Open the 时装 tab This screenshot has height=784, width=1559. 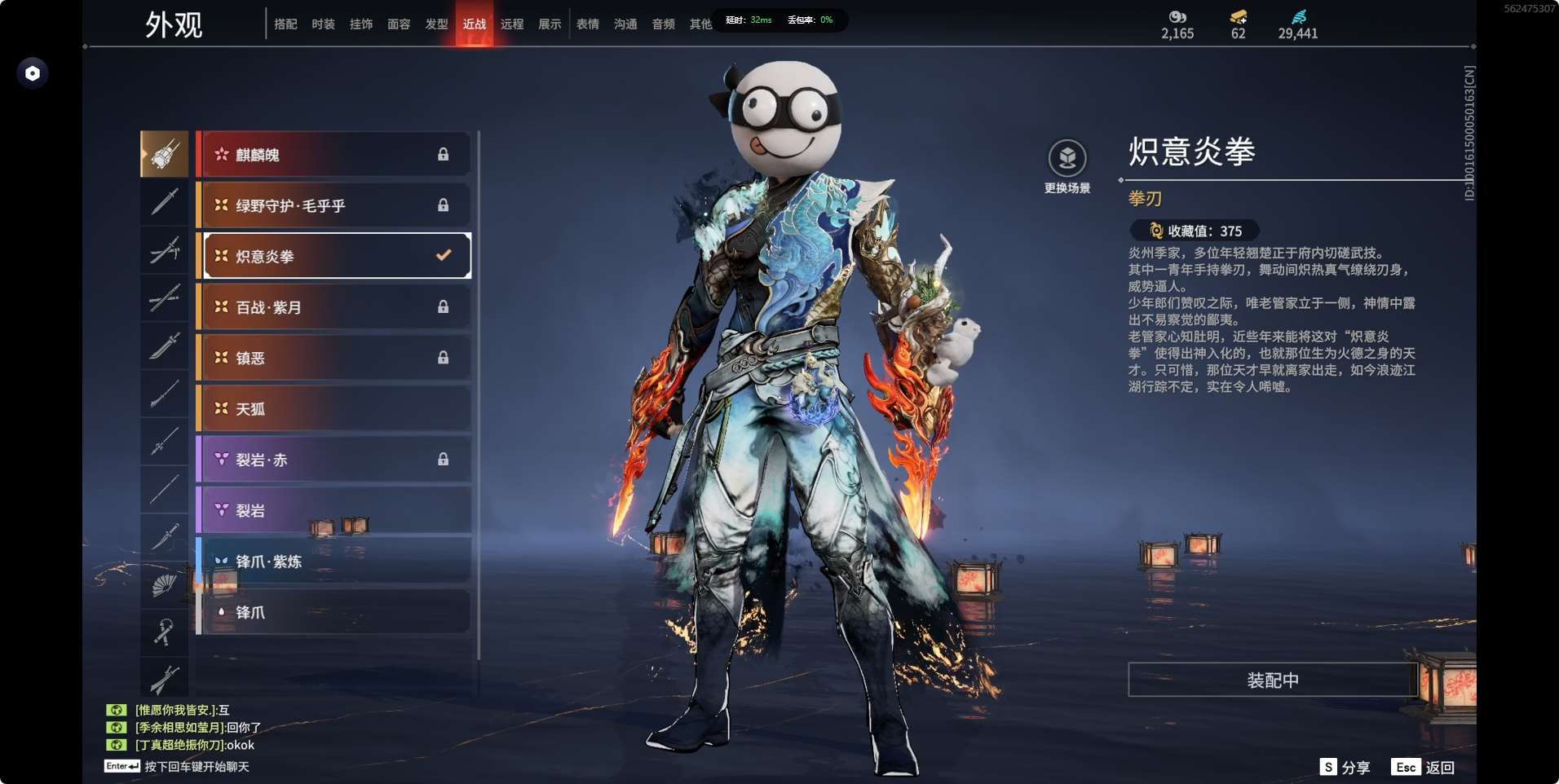pyautogui.click(x=323, y=24)
